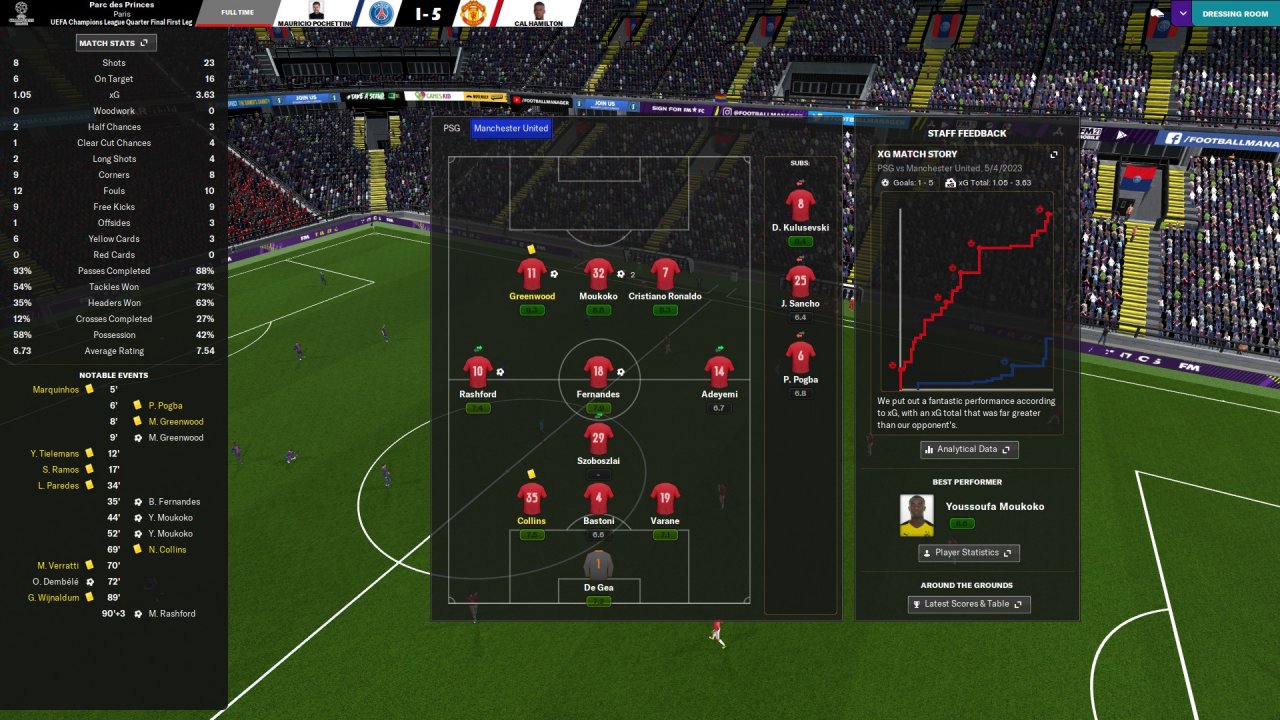Select Rashford's number 10 shirt

[x=478, y=372]
